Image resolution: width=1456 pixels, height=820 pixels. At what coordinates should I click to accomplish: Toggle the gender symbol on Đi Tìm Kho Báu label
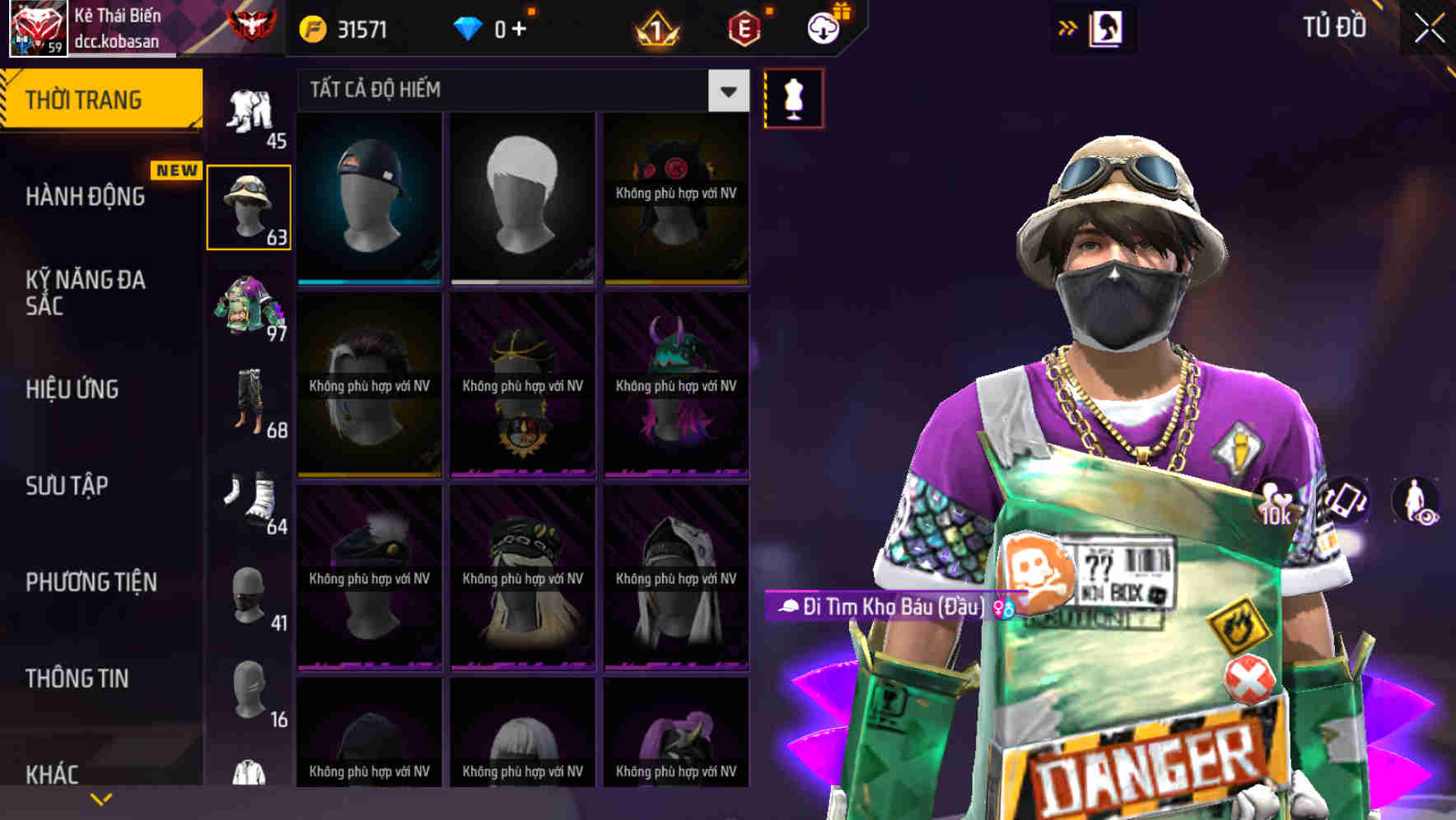(1003, 608)
